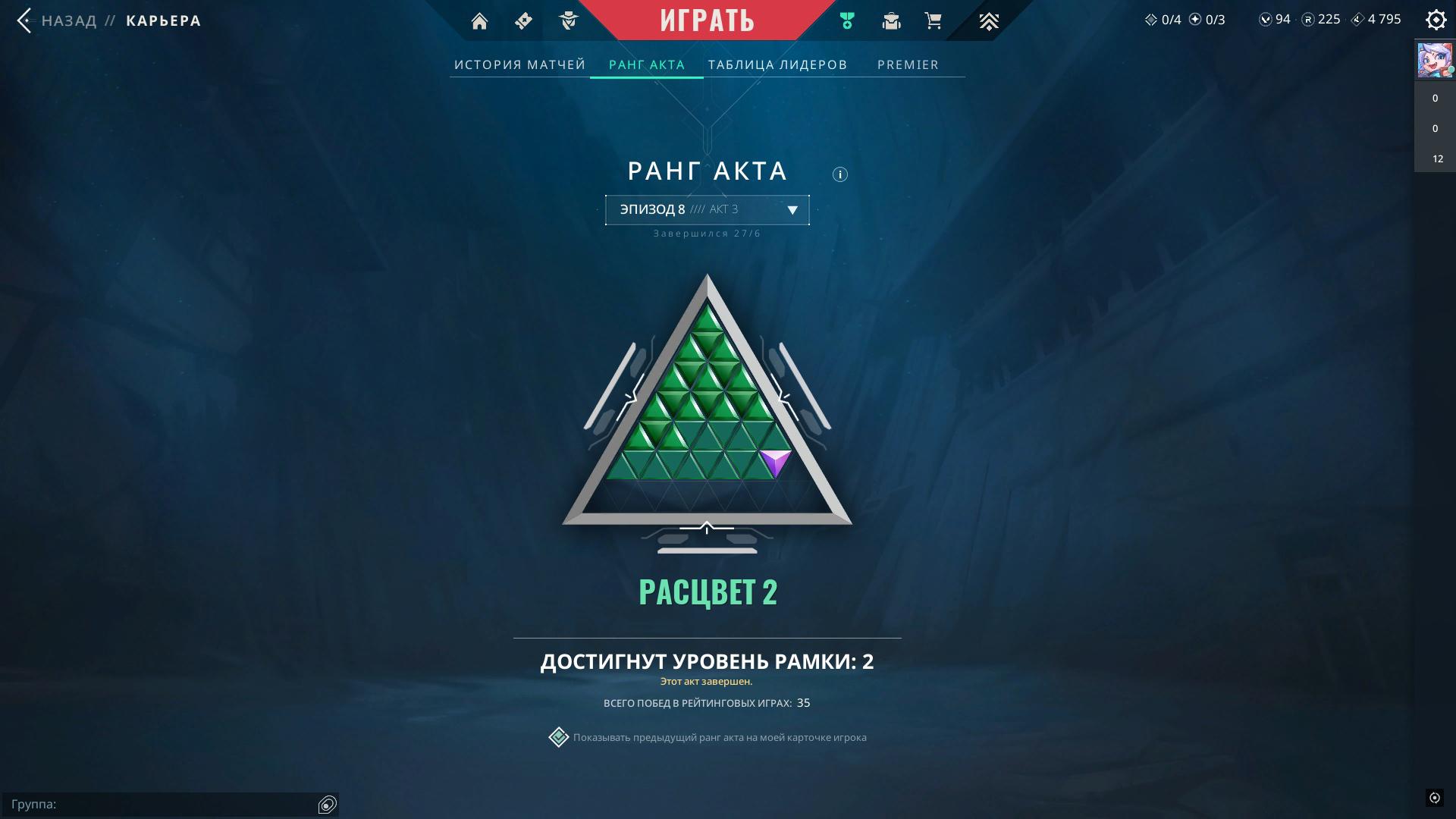Viewport: 1456px width, 819px height.
Task: Go back from the Career screen
Action: 25,20
